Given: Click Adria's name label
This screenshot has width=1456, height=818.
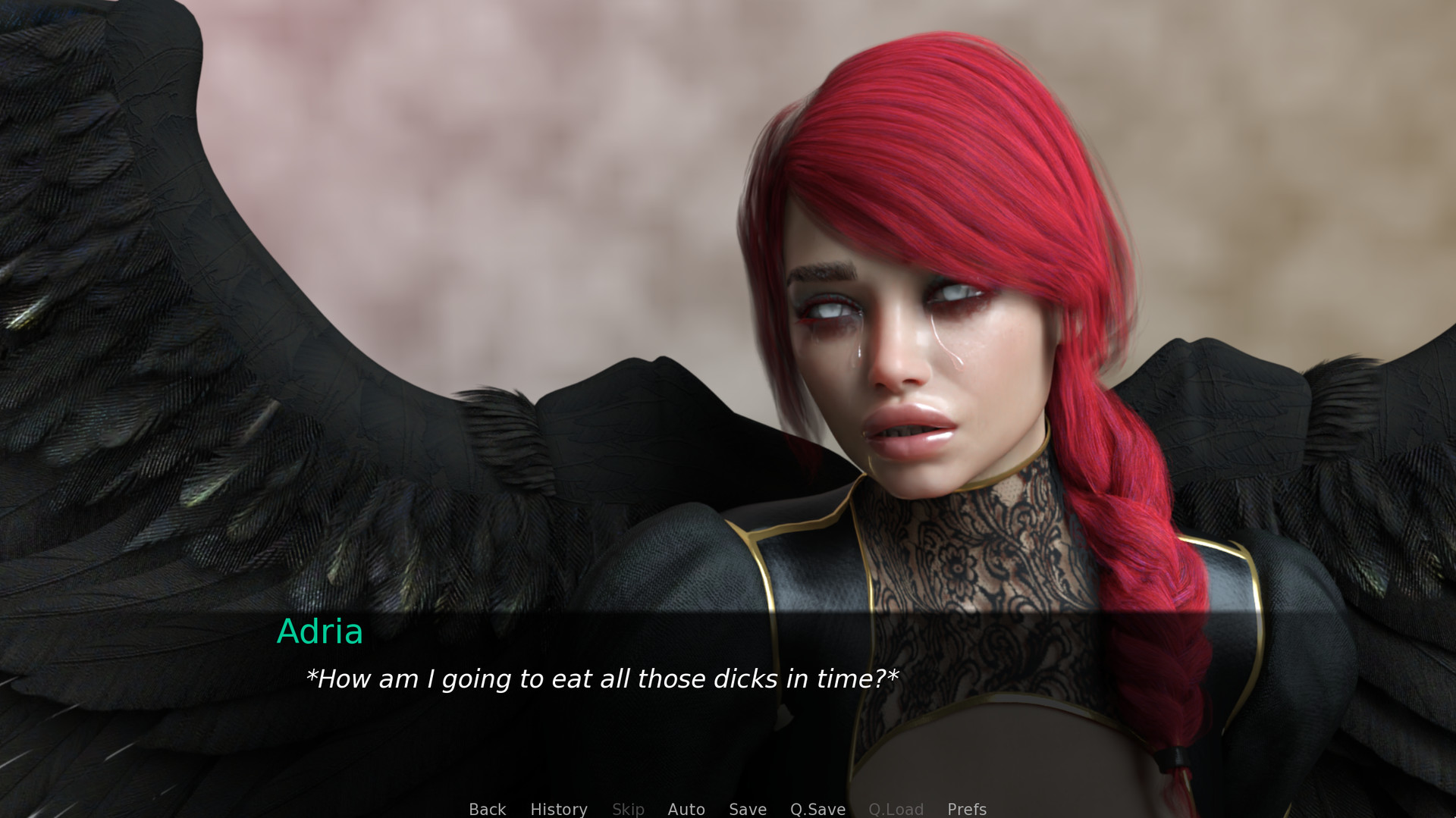Looking at the screenshot, I should pyautogui.click(x=320, y=633).
